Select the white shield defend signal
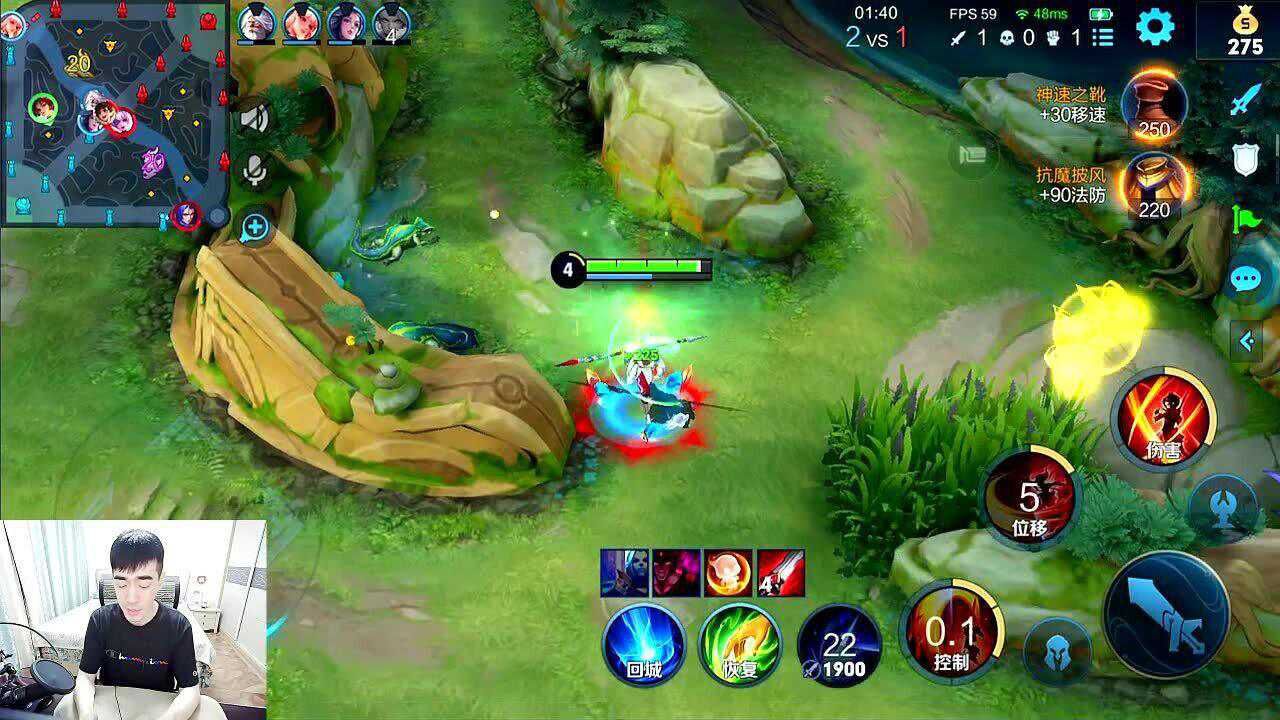Screen dimensions: 1280x720 click(1246, 159)
